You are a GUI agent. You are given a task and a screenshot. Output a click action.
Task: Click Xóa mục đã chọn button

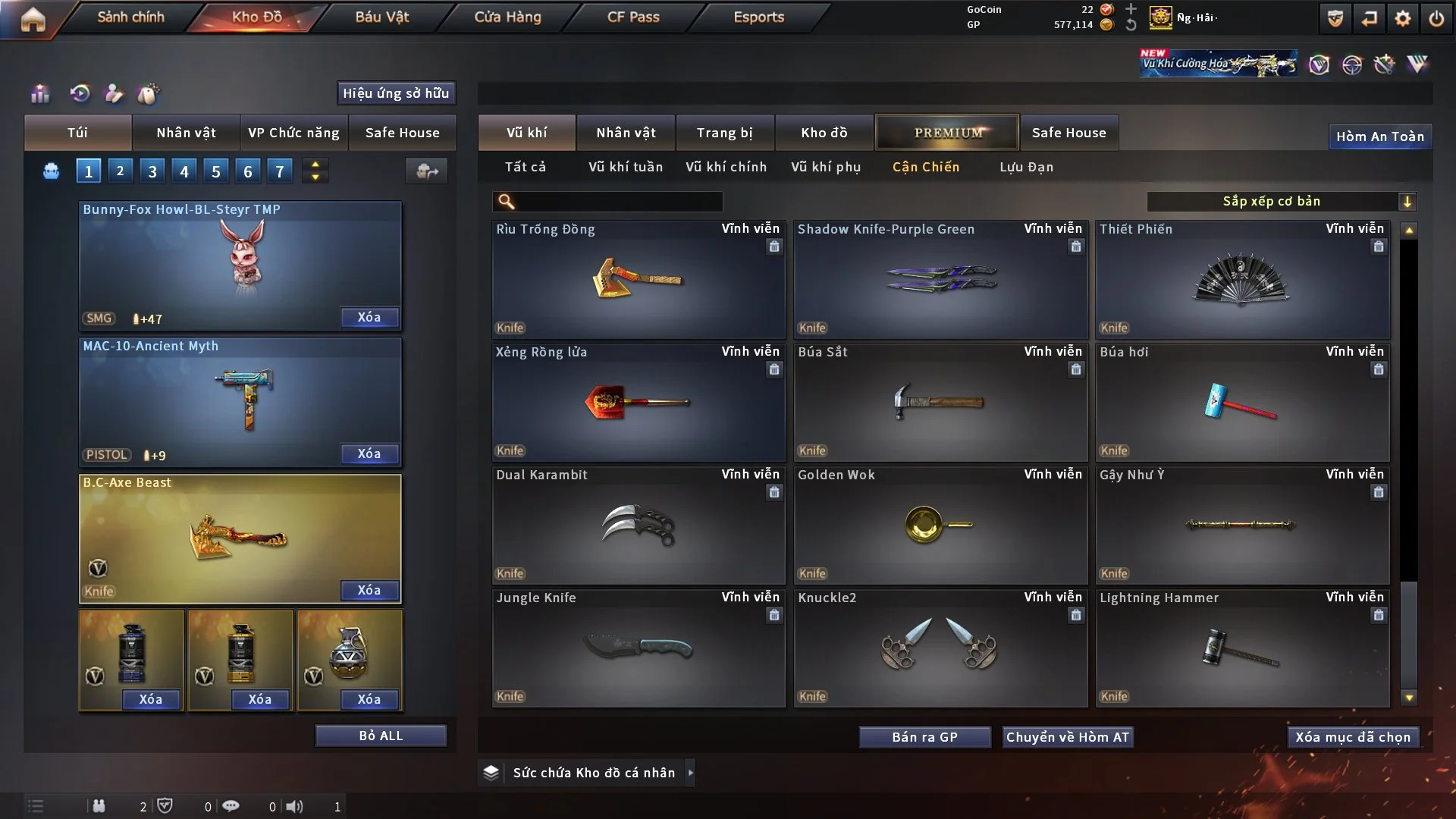pos(1352,737)
